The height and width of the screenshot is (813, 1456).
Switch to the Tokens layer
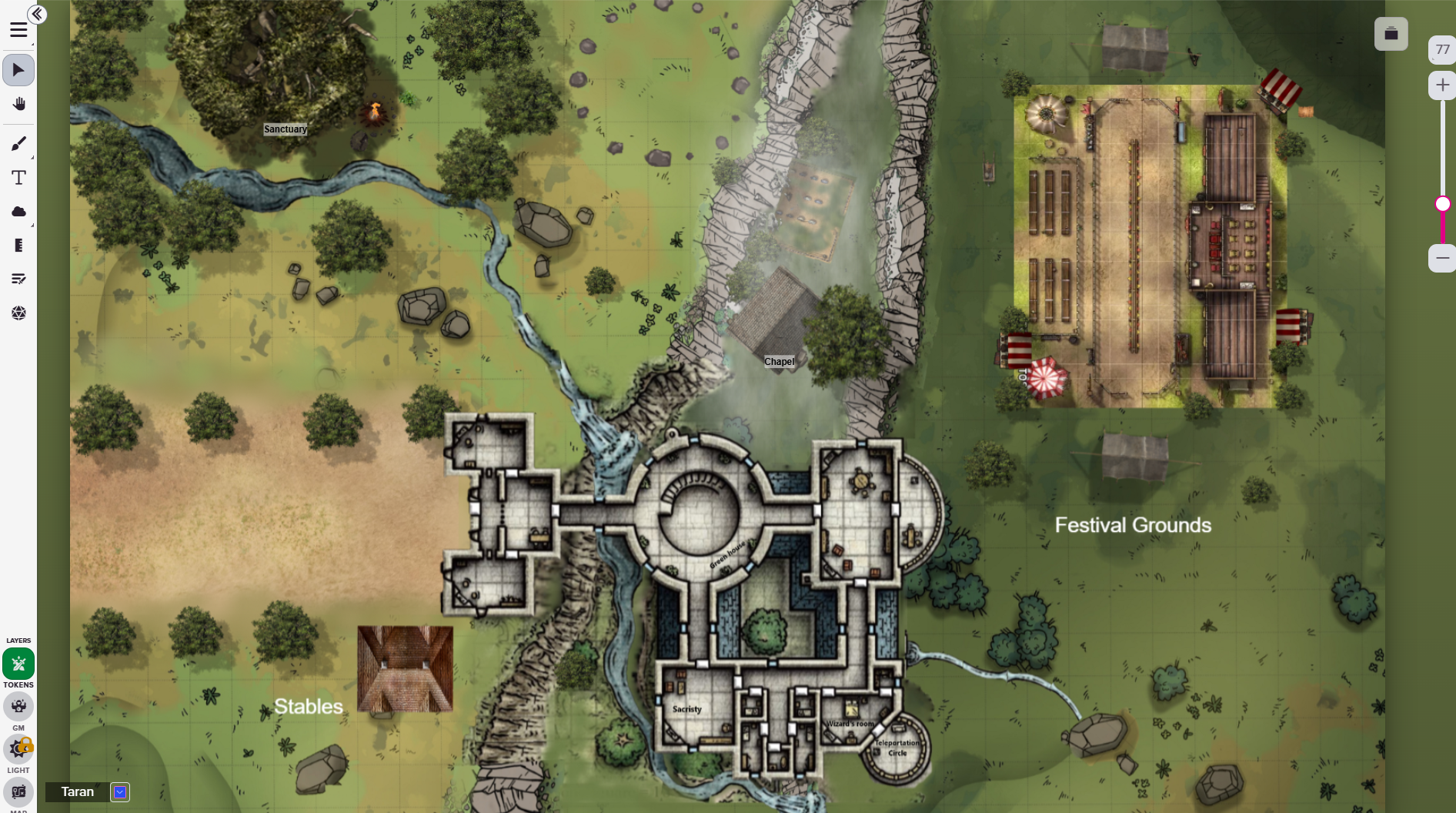tap(18, 664)
